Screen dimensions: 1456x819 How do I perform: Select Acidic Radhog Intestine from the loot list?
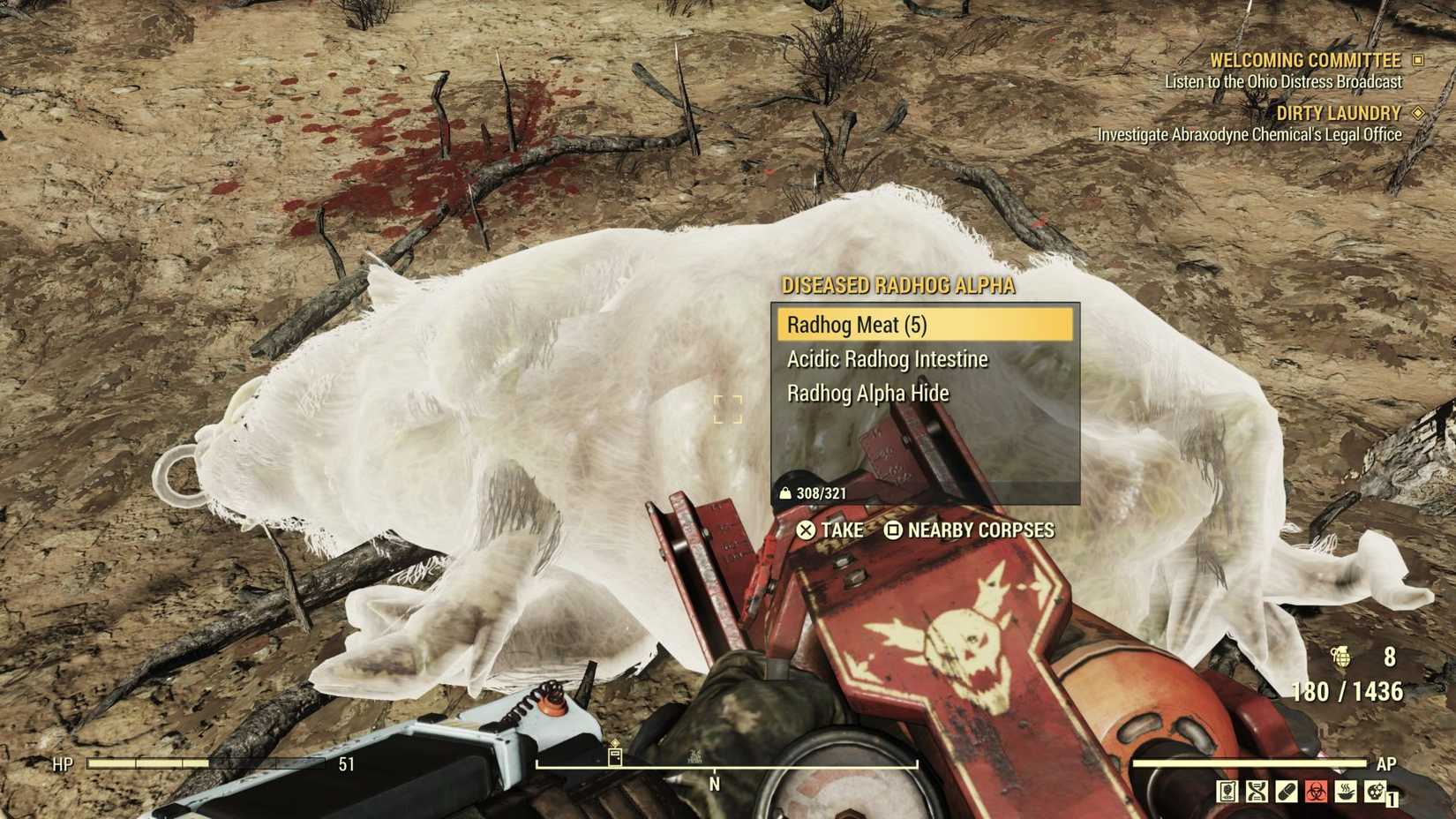point(886,359)
